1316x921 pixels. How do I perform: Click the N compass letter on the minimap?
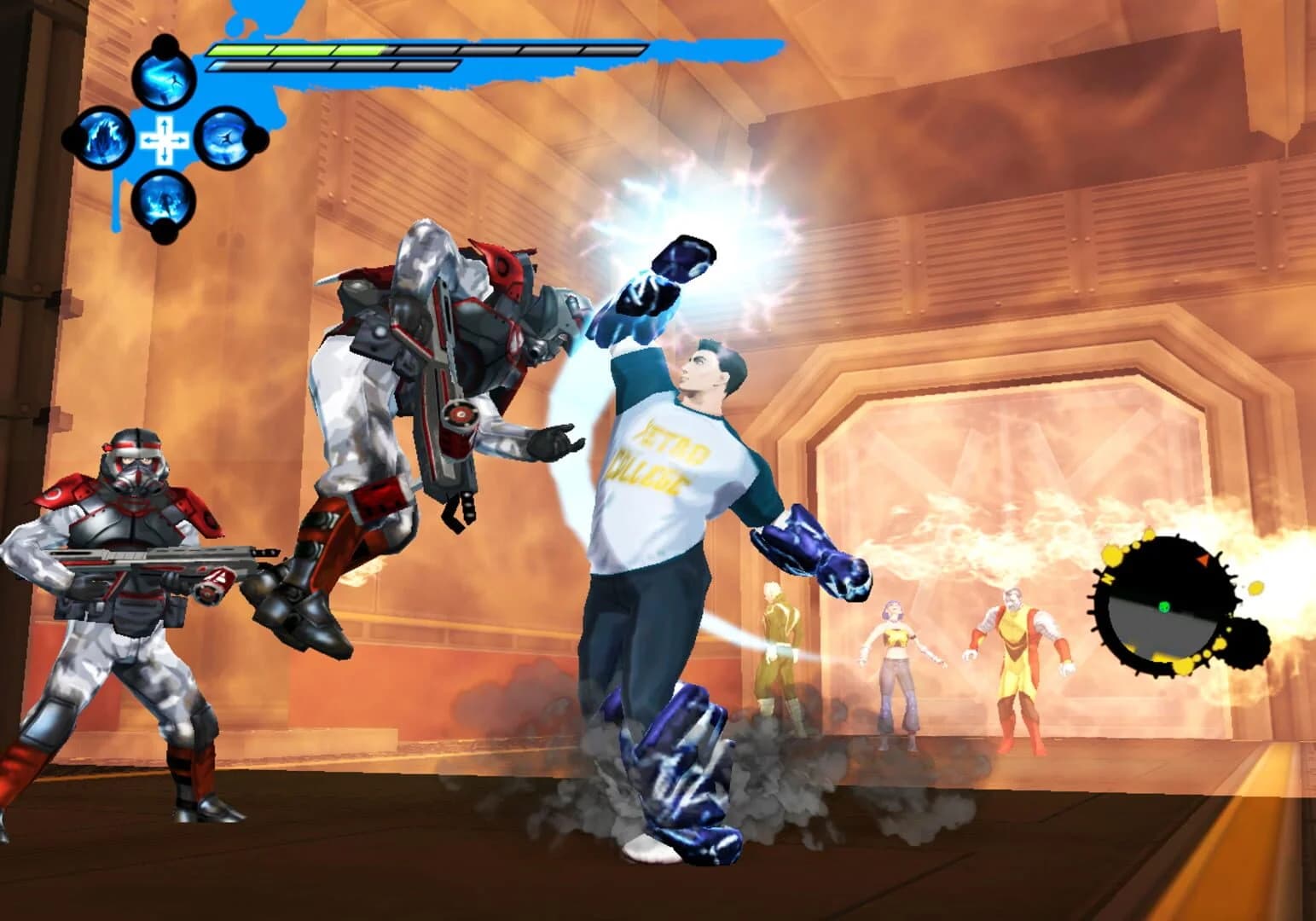click(1109, 579)
